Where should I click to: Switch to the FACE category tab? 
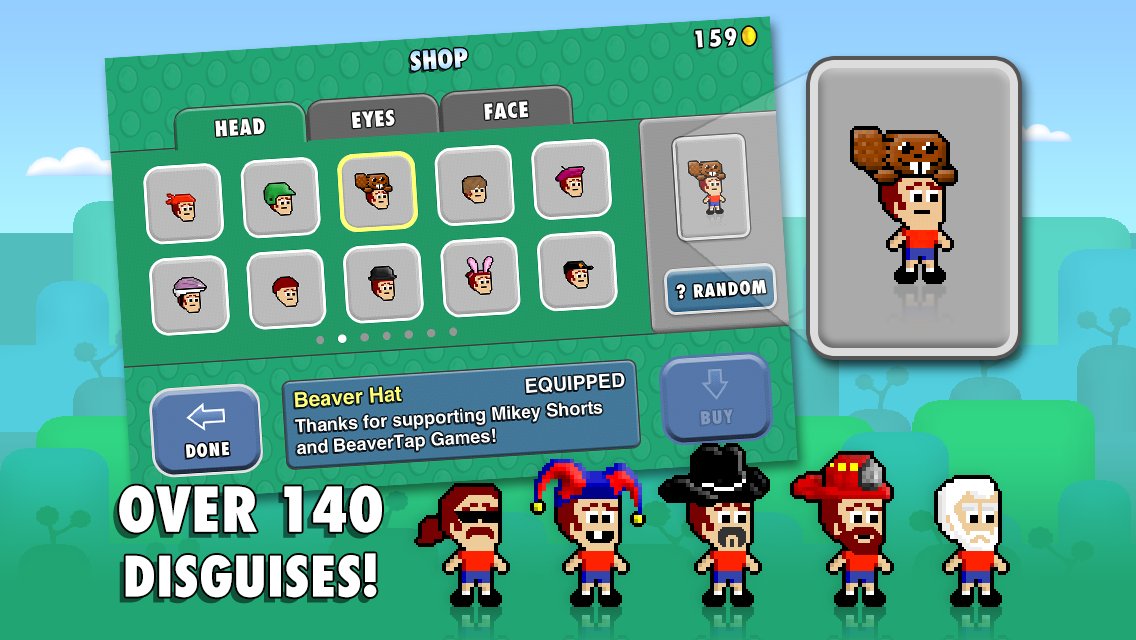(506, 110)
